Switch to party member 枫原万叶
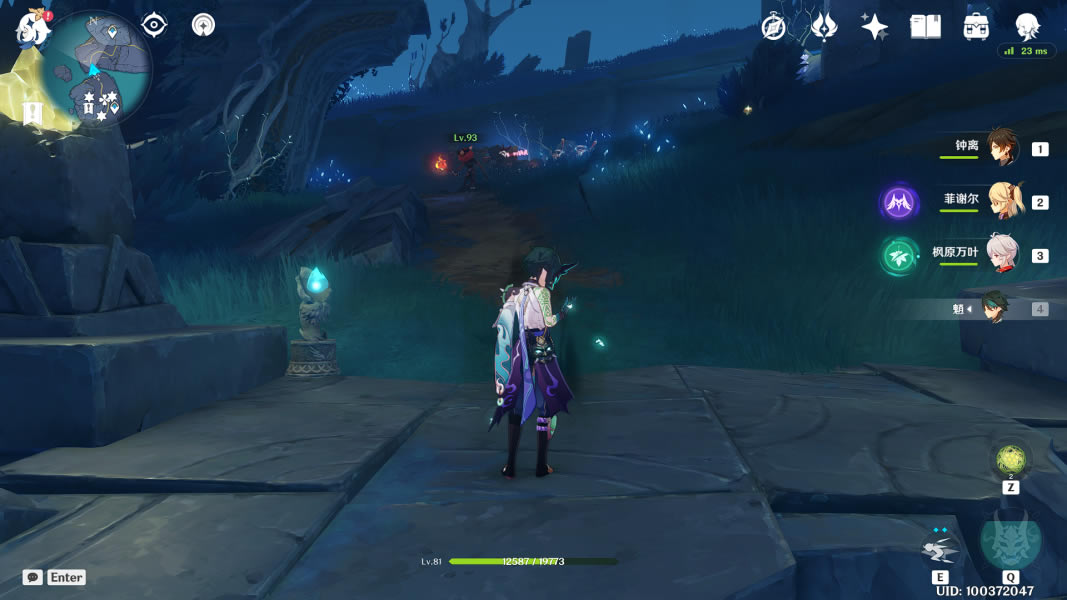The image size is (1067, 600). (x=1002, y=254)
